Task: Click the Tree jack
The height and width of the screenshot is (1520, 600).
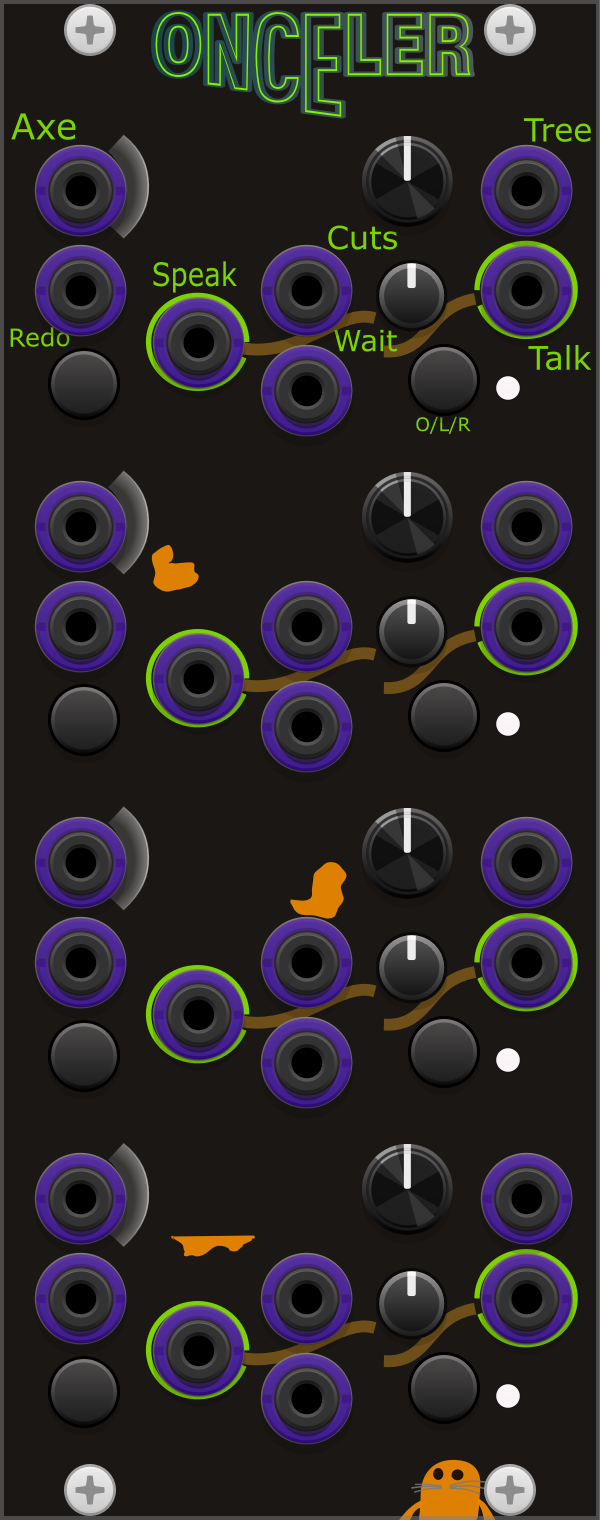Action: click(x=526, y=189)
